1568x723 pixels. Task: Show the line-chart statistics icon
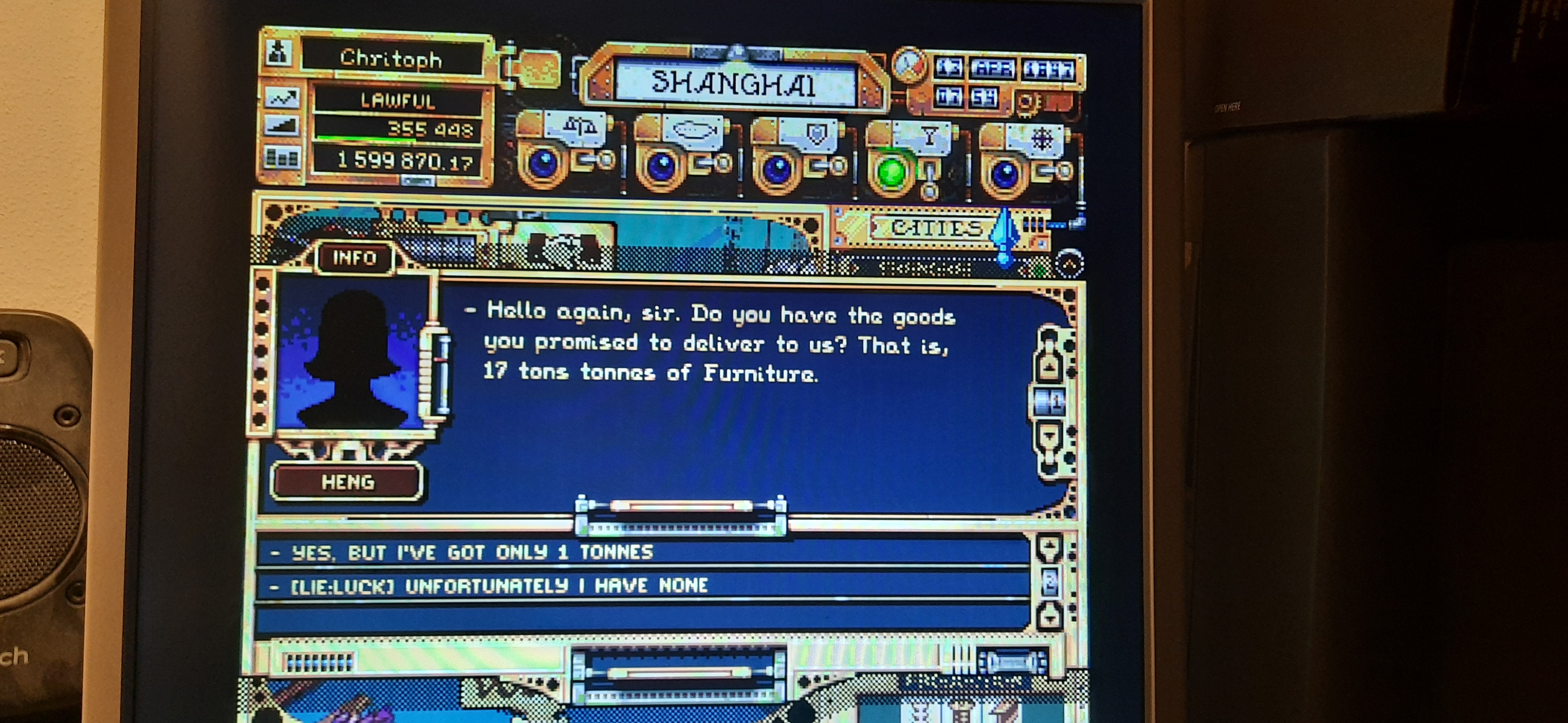[x=281, y=97]
